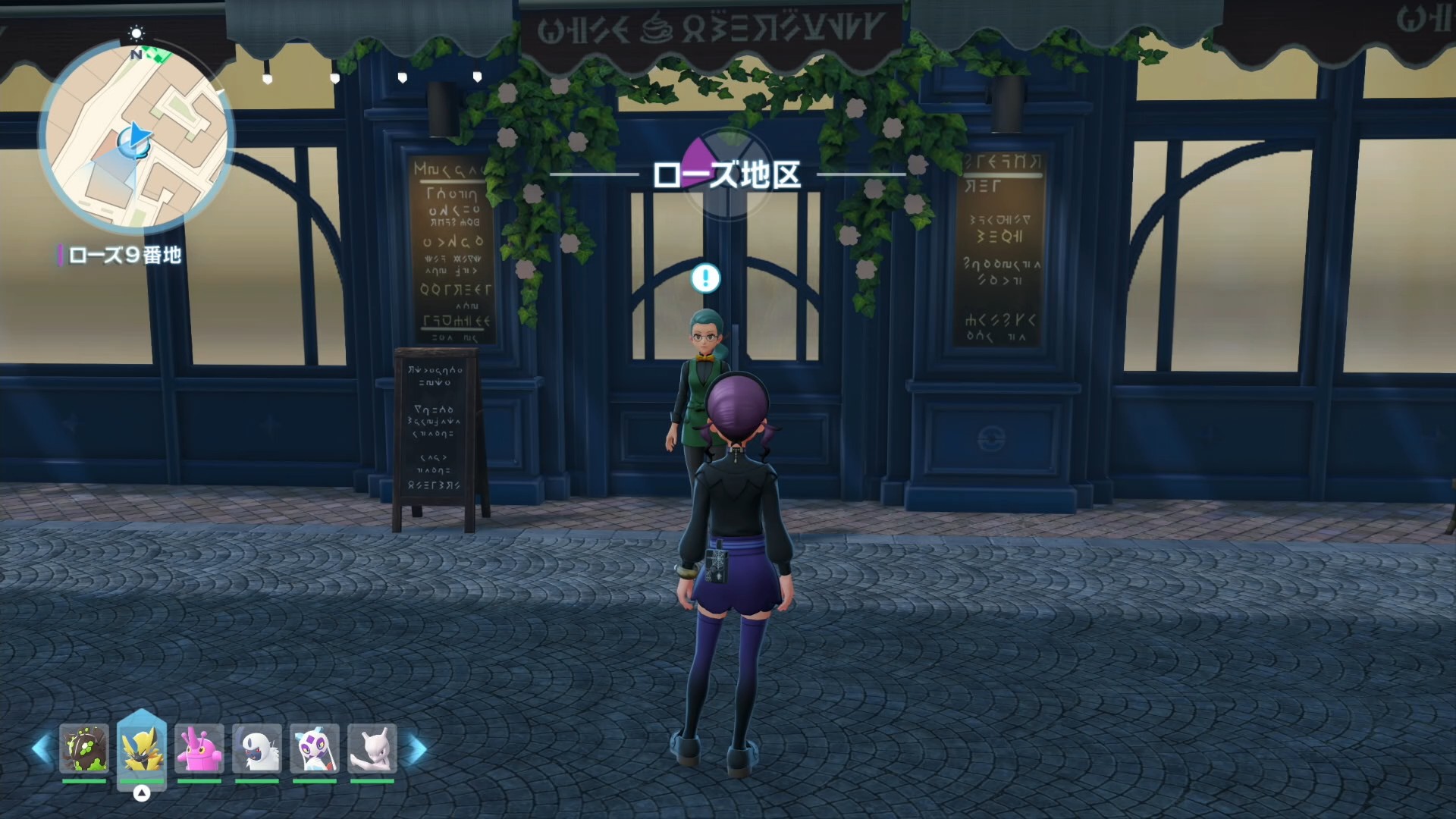
Task: Click the left arrow beside the party bar
Action: click(x=42, y=748)
